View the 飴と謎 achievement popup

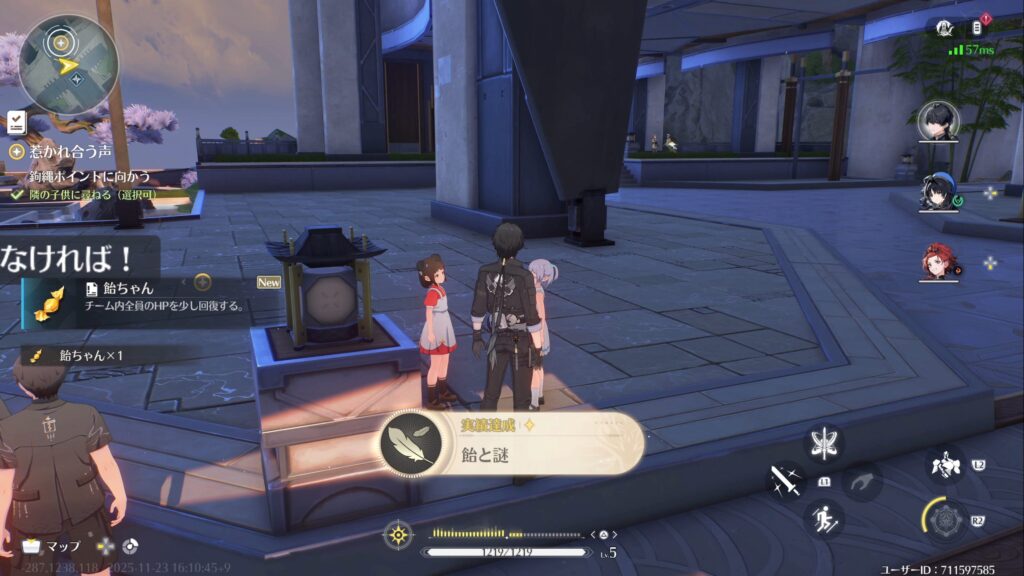[x=510, y=443]
